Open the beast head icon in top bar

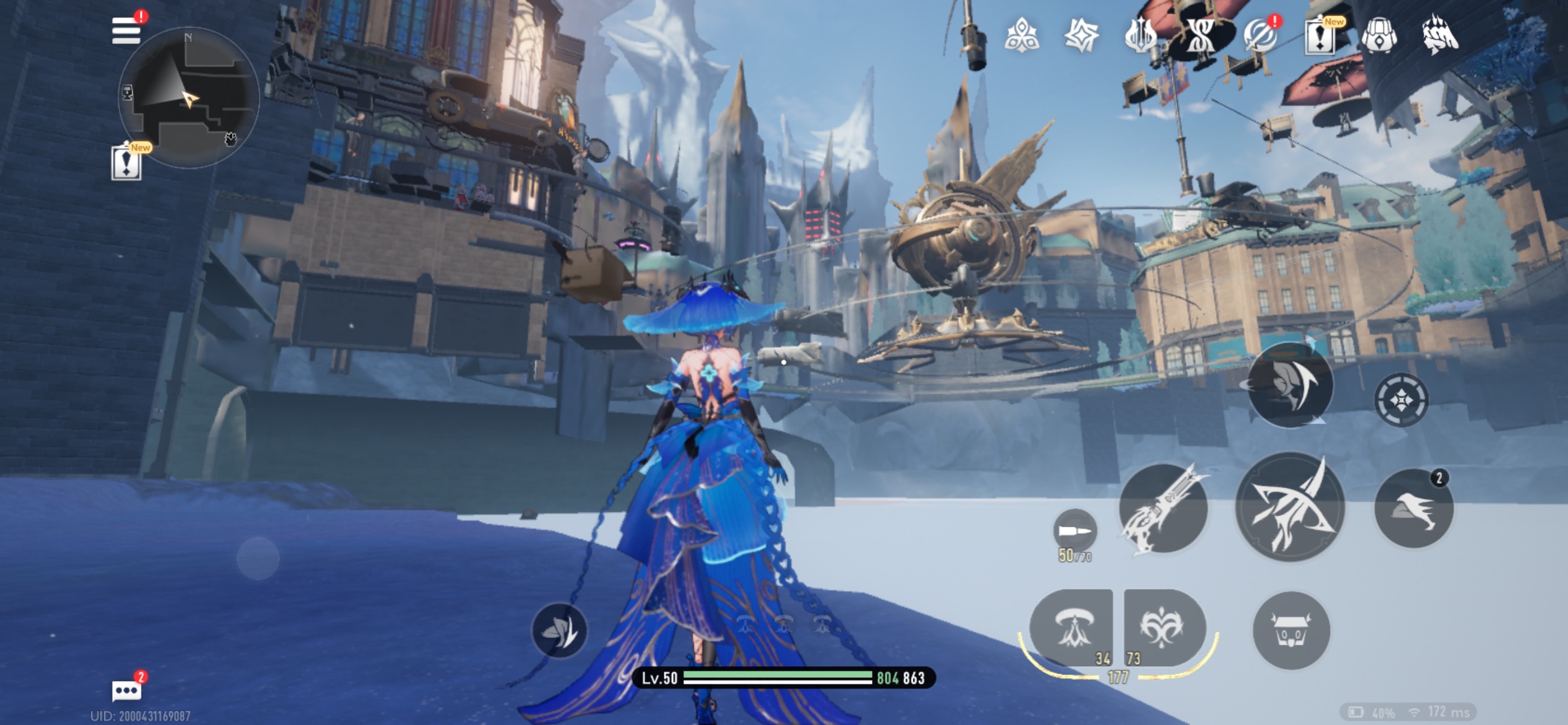click(1440, 36)
